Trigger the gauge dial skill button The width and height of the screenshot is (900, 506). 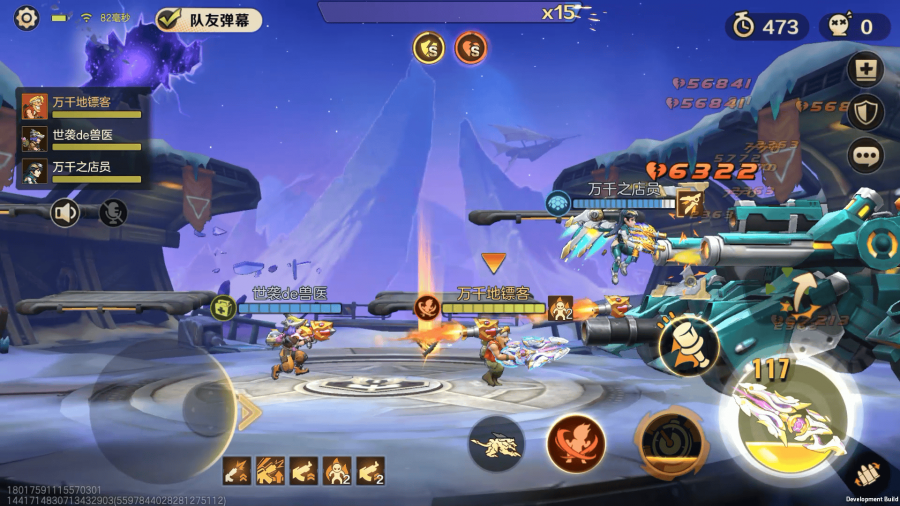click(x=663, y=443)
